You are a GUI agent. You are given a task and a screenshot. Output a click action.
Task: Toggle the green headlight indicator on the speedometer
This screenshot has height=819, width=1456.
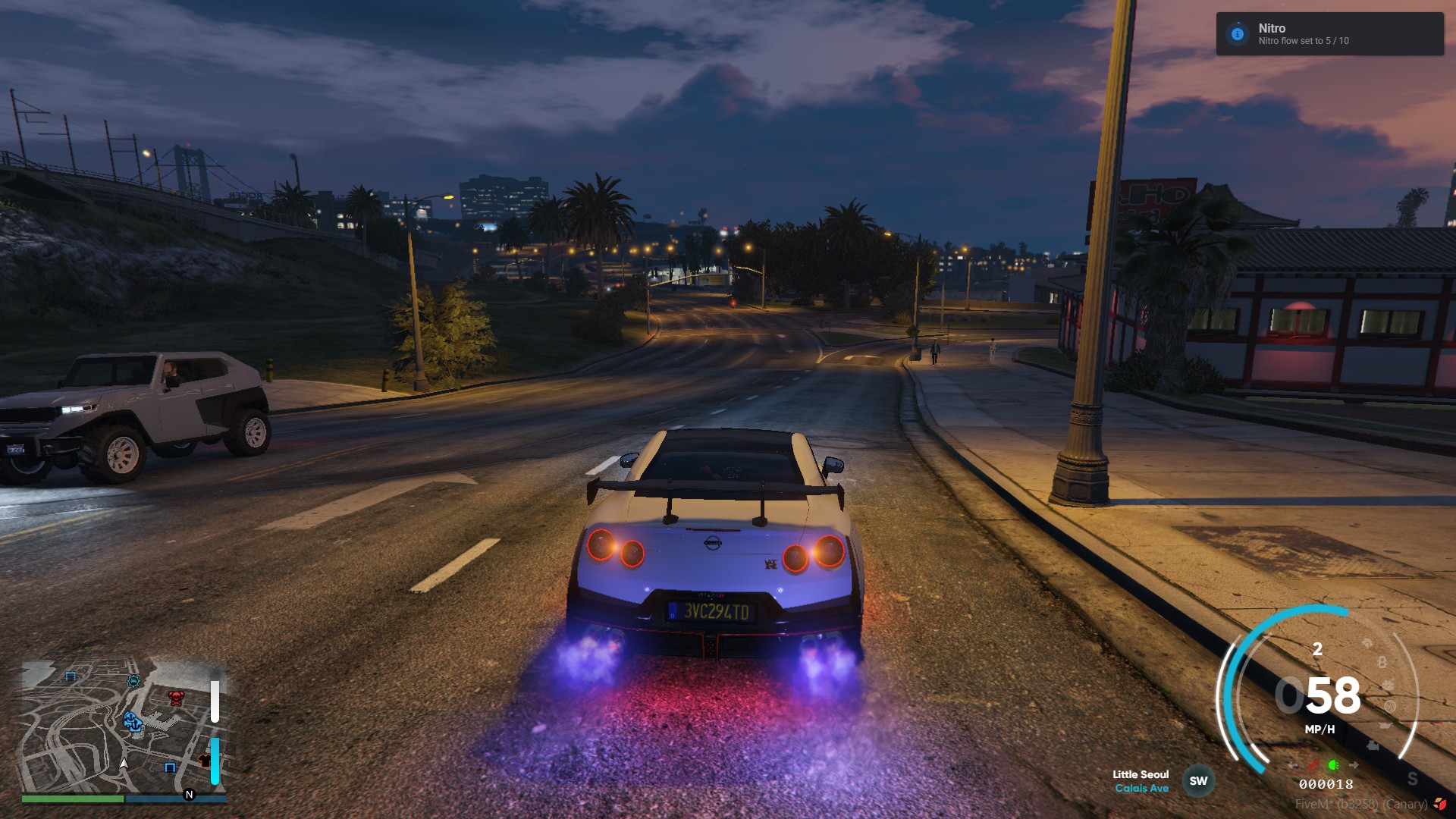coord(1334,765)
